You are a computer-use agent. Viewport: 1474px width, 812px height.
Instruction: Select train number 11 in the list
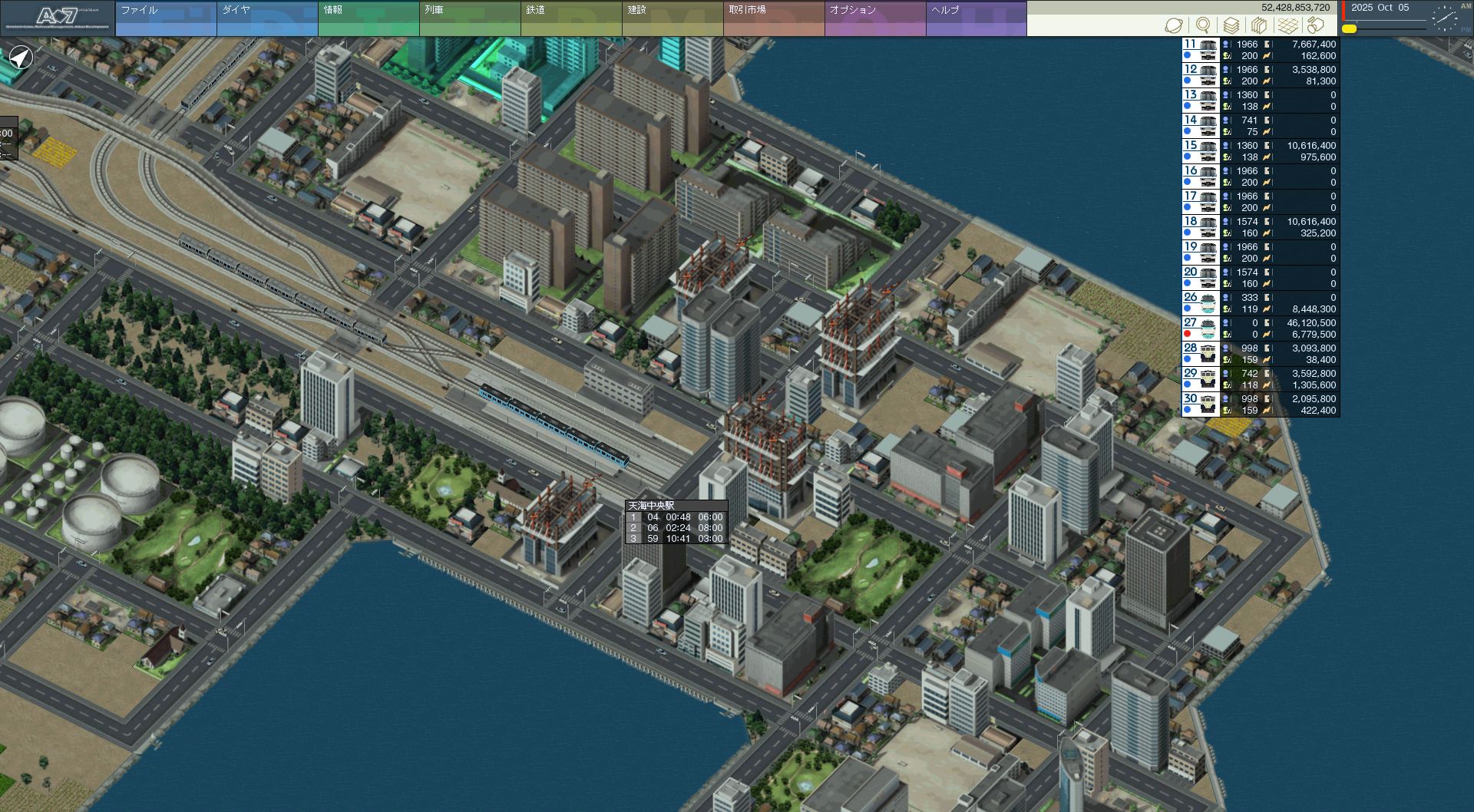(1261, 50)
